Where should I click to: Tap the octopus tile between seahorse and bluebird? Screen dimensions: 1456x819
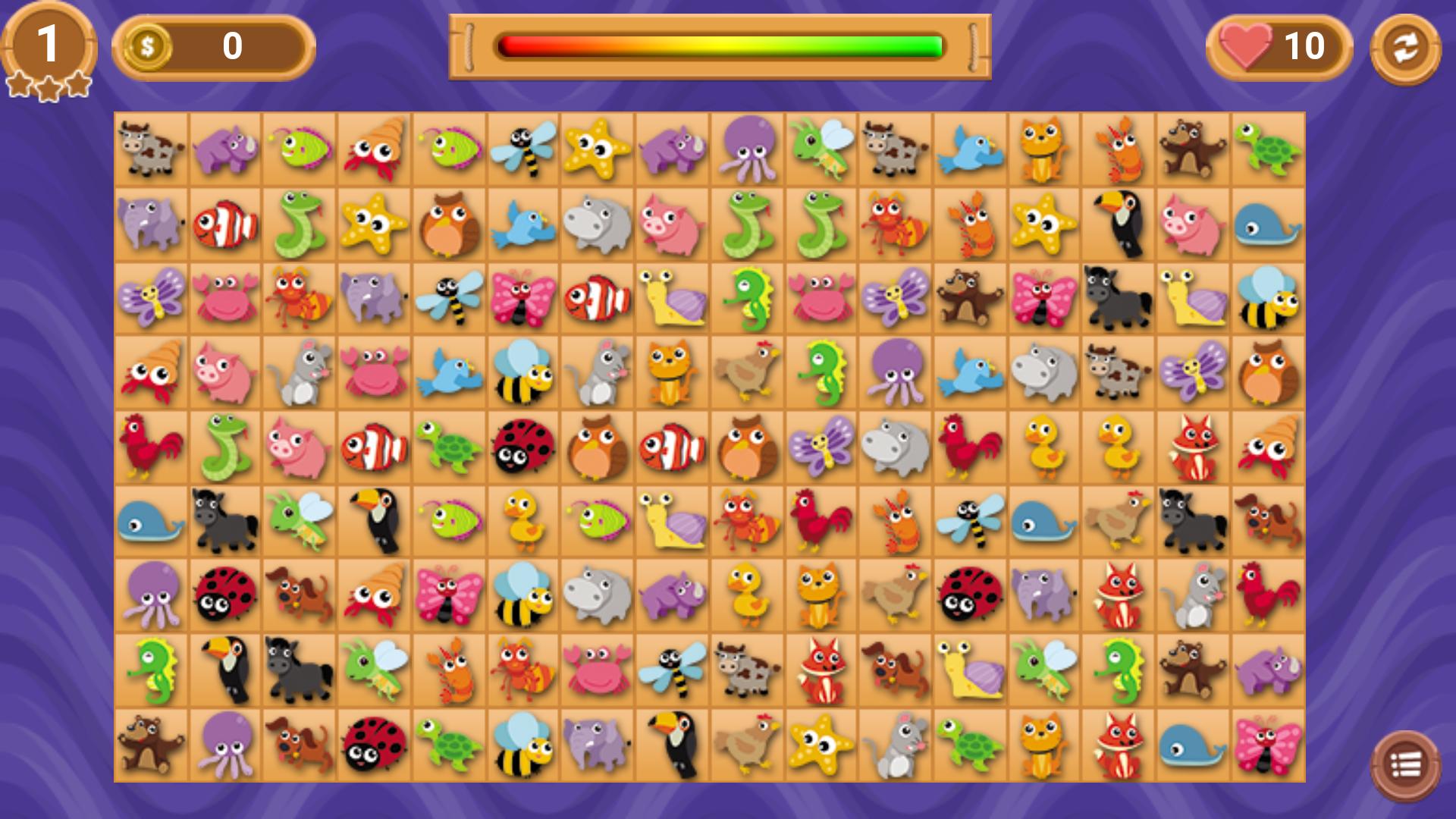click(896, 372)
